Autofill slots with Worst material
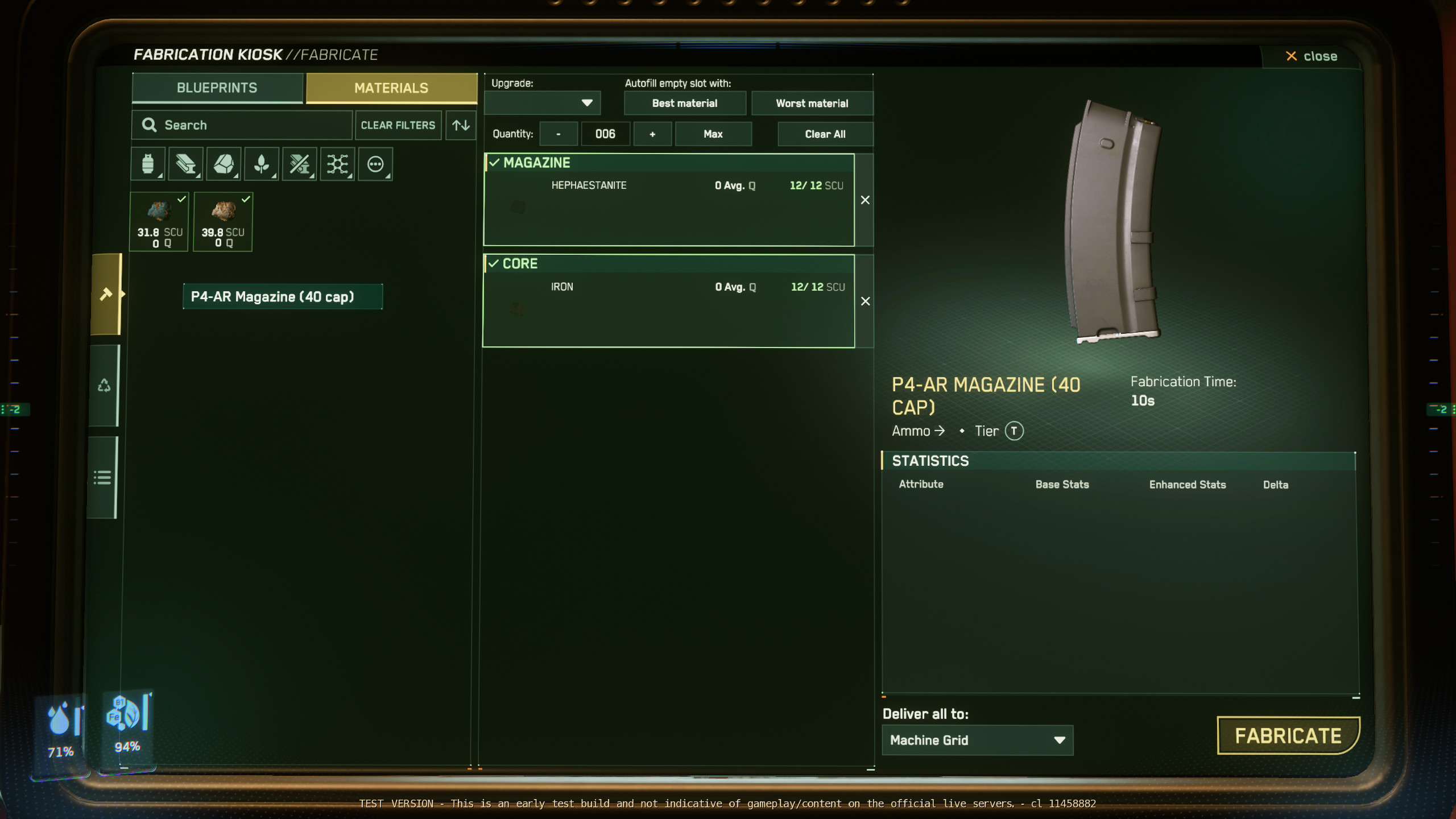 [812, 104]
